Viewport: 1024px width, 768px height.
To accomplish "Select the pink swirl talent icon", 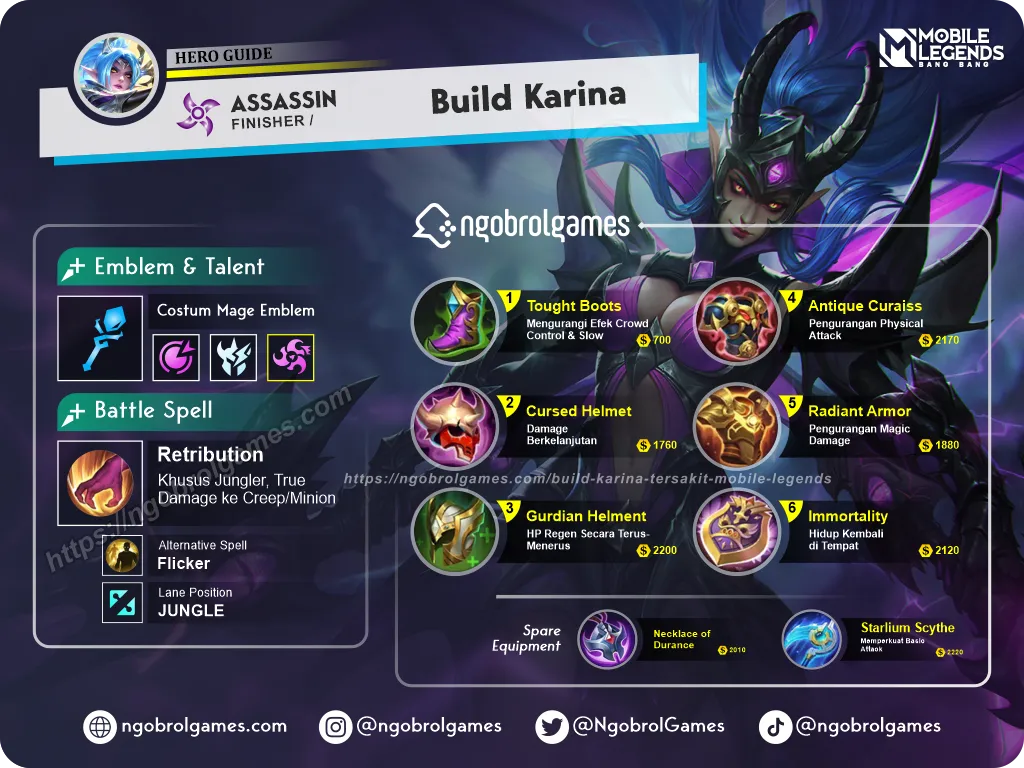I will click(176, 357).
